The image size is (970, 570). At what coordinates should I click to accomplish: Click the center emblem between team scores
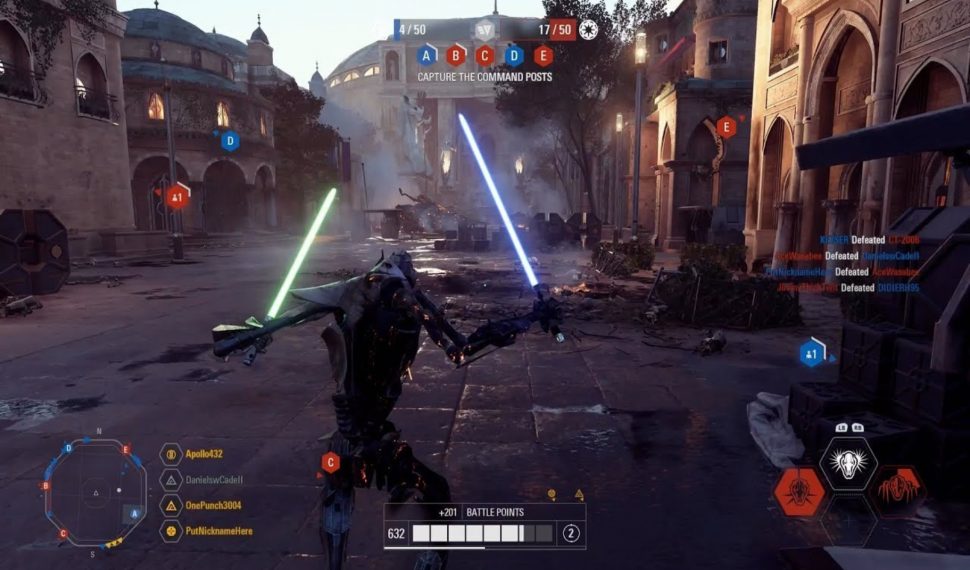[485, 30]
